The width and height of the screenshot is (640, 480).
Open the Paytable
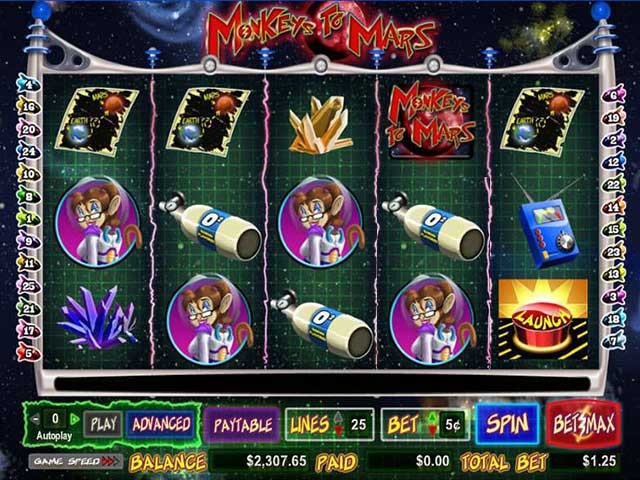(x=243, y=424)
